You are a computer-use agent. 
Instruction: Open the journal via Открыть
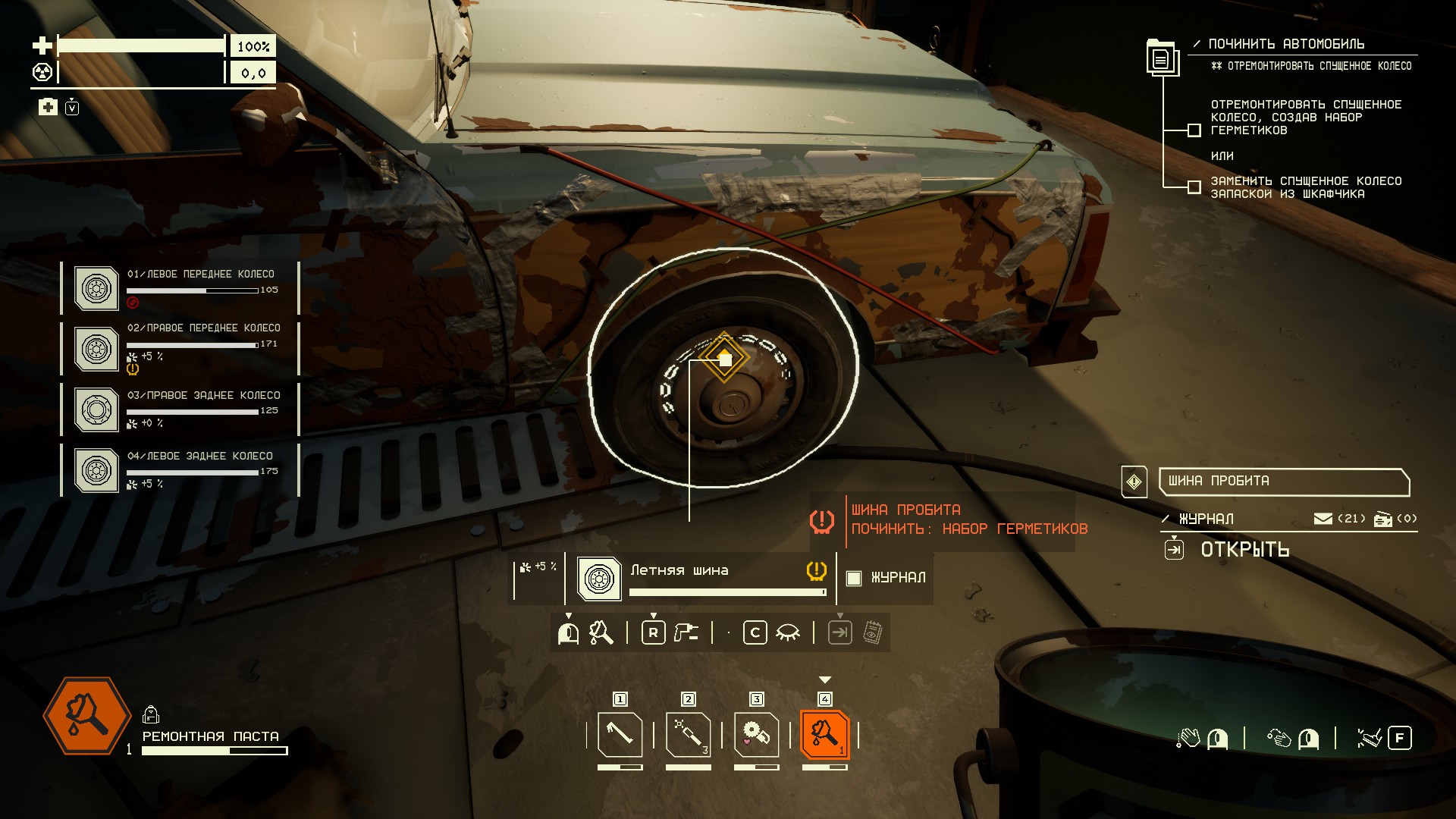tap(1244, 550)
